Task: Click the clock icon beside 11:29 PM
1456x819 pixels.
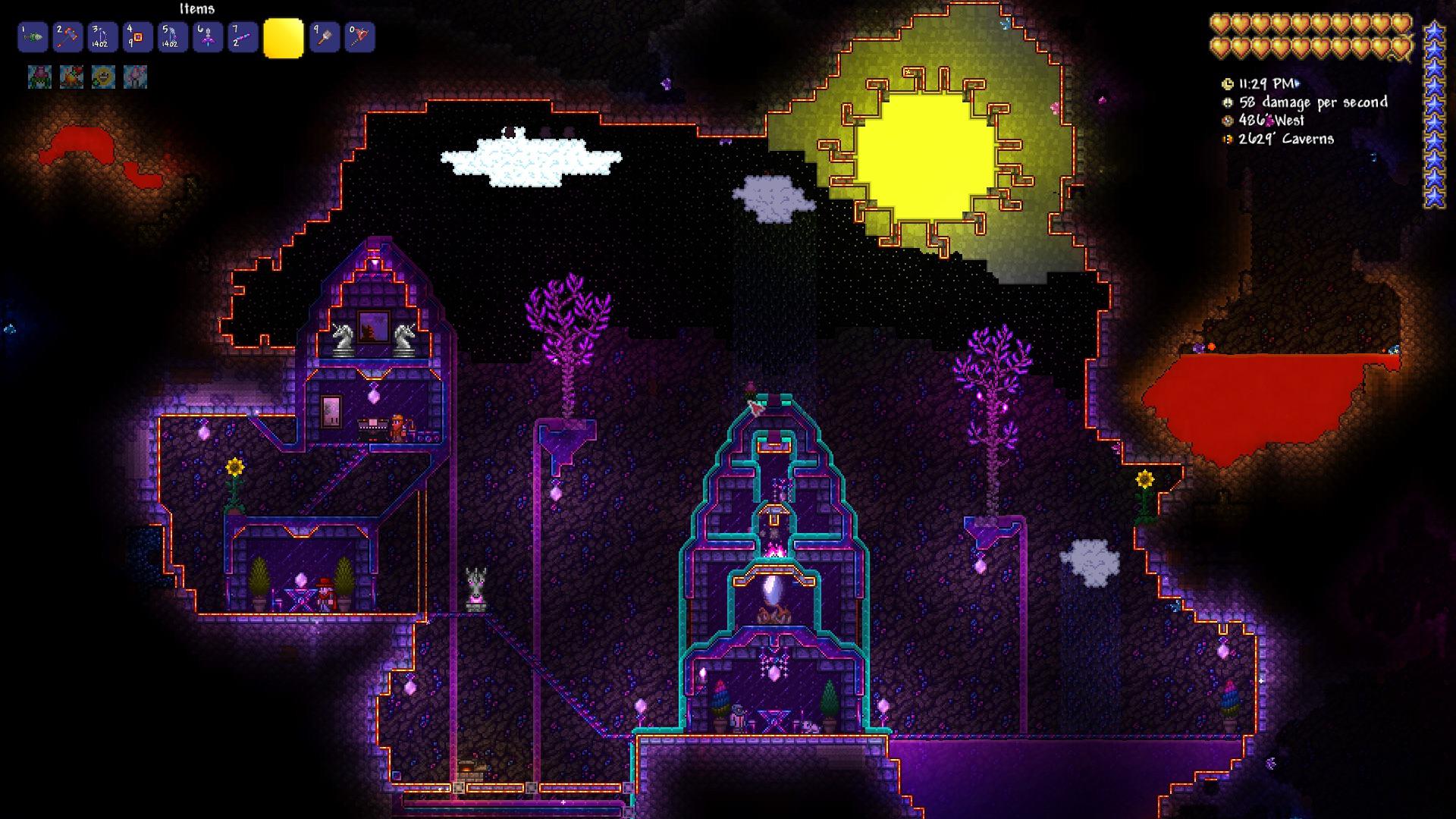Action: 1227,85
